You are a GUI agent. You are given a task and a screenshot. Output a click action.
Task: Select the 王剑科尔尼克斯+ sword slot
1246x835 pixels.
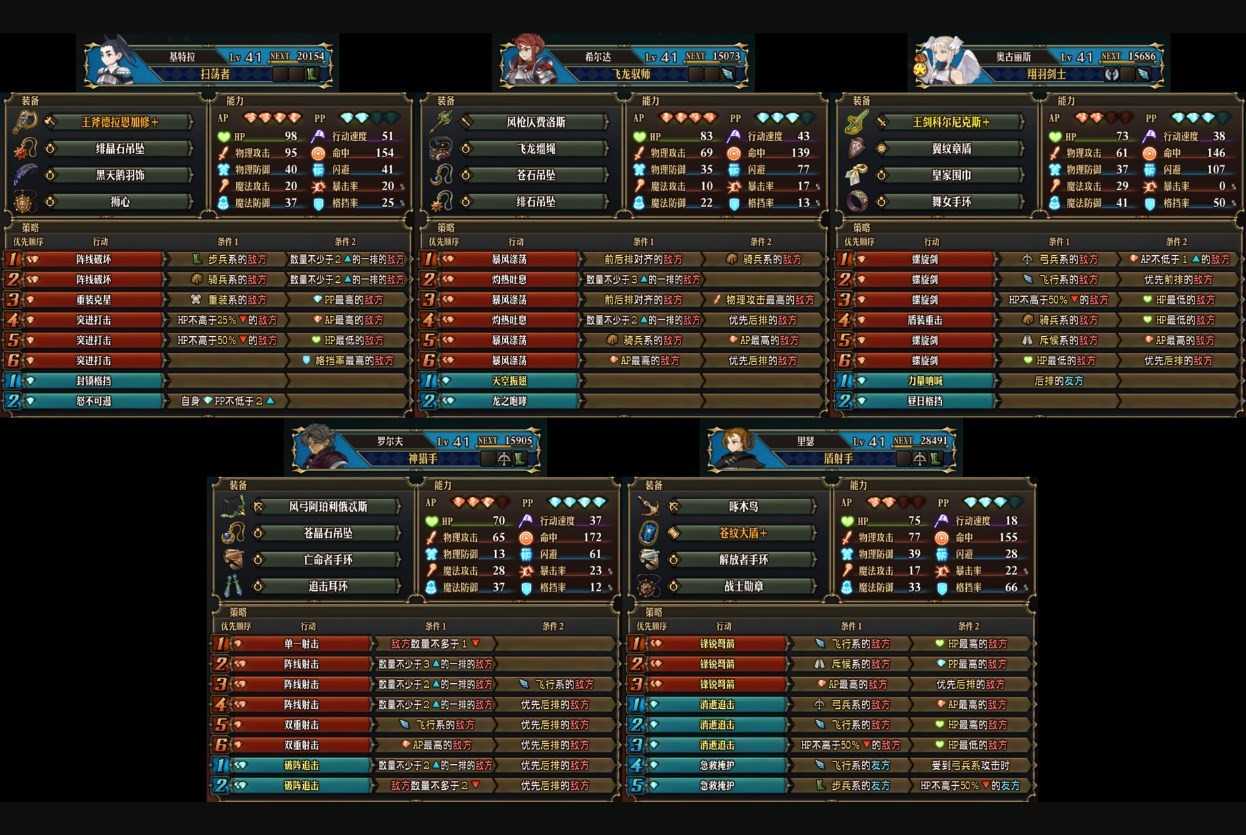click(x=951, y=122)
